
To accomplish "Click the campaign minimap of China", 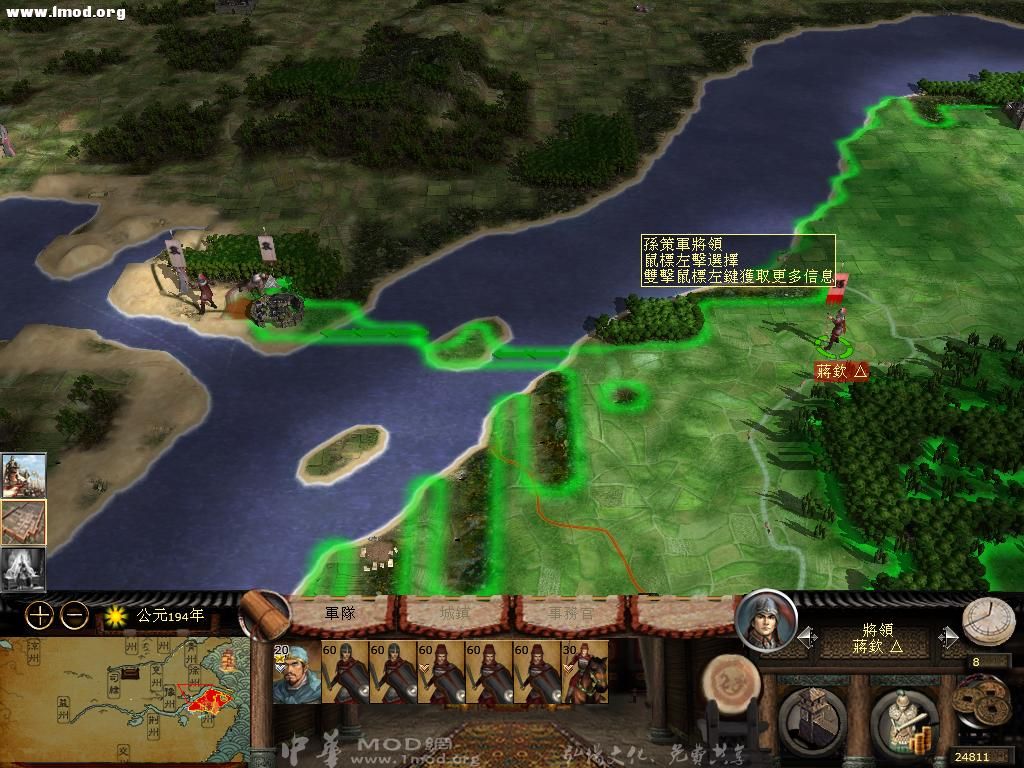I will pyautogui.click(x=123, y=700).
